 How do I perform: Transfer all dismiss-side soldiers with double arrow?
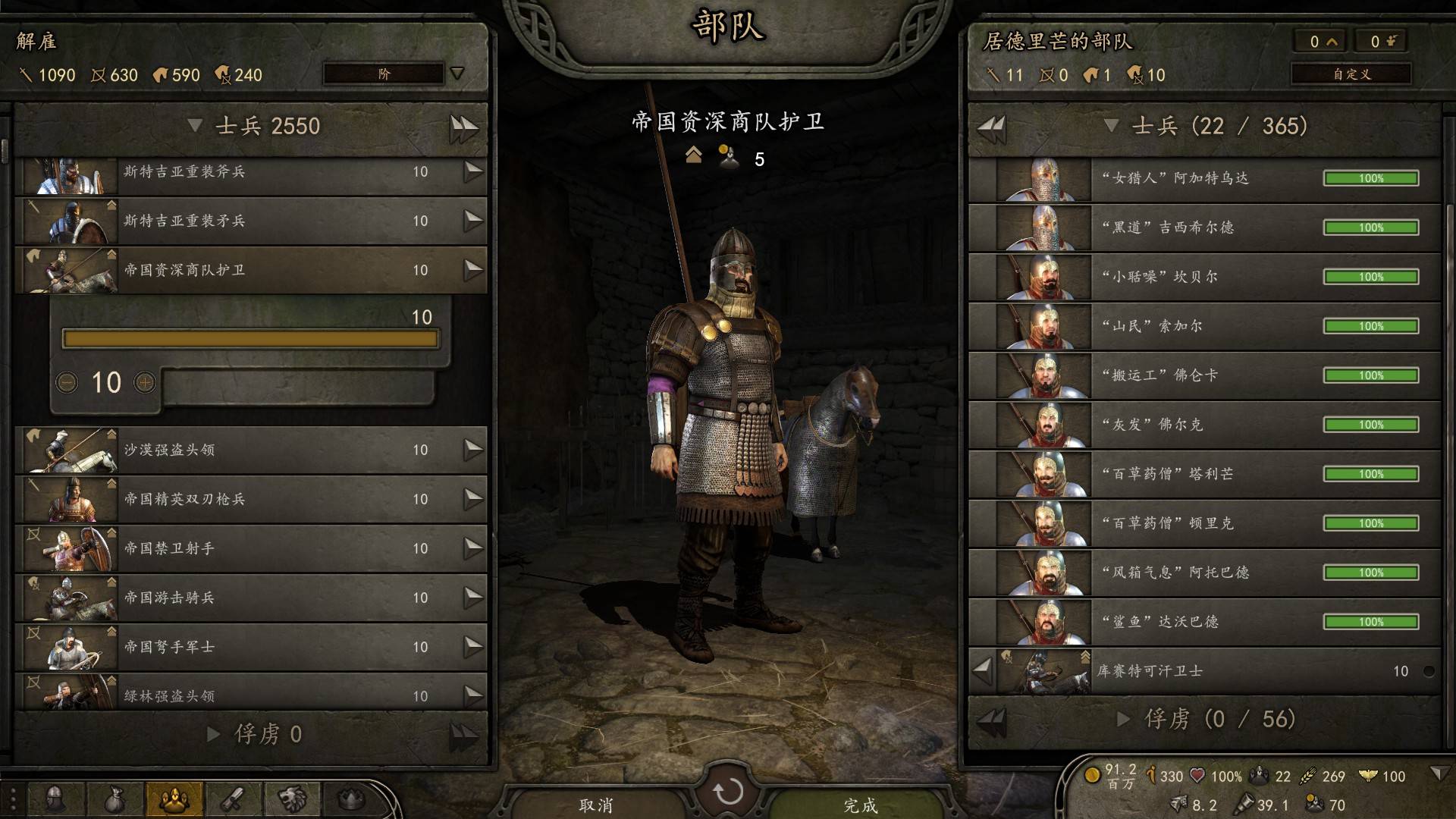click(463, 127)
